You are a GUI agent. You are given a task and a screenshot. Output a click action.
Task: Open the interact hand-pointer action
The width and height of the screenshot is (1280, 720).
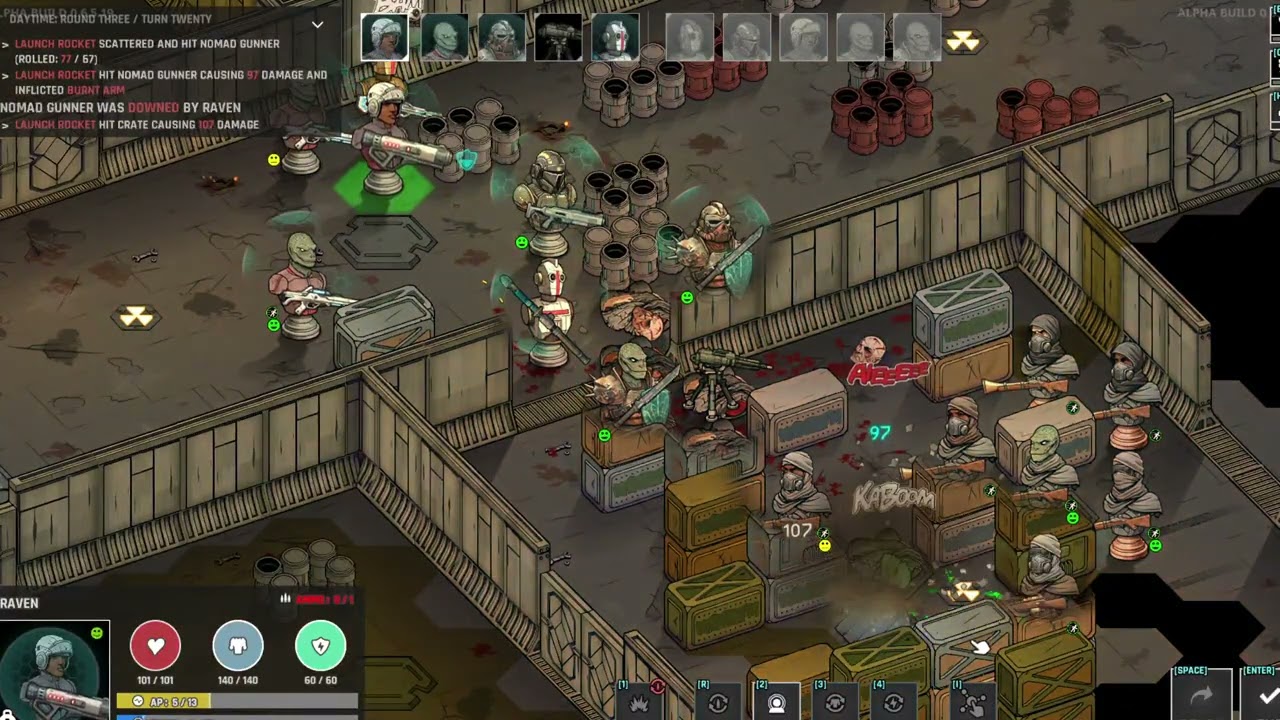(x=972, y=702)
